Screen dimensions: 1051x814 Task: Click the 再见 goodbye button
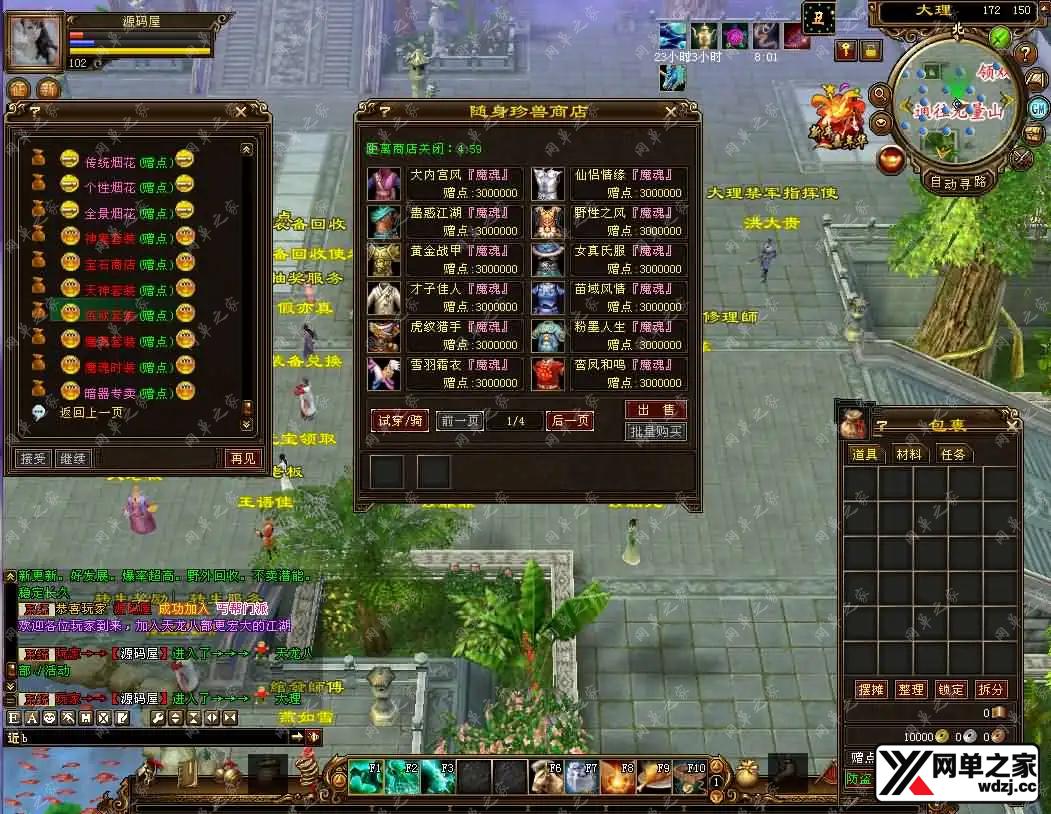click(x=243, y=459)
